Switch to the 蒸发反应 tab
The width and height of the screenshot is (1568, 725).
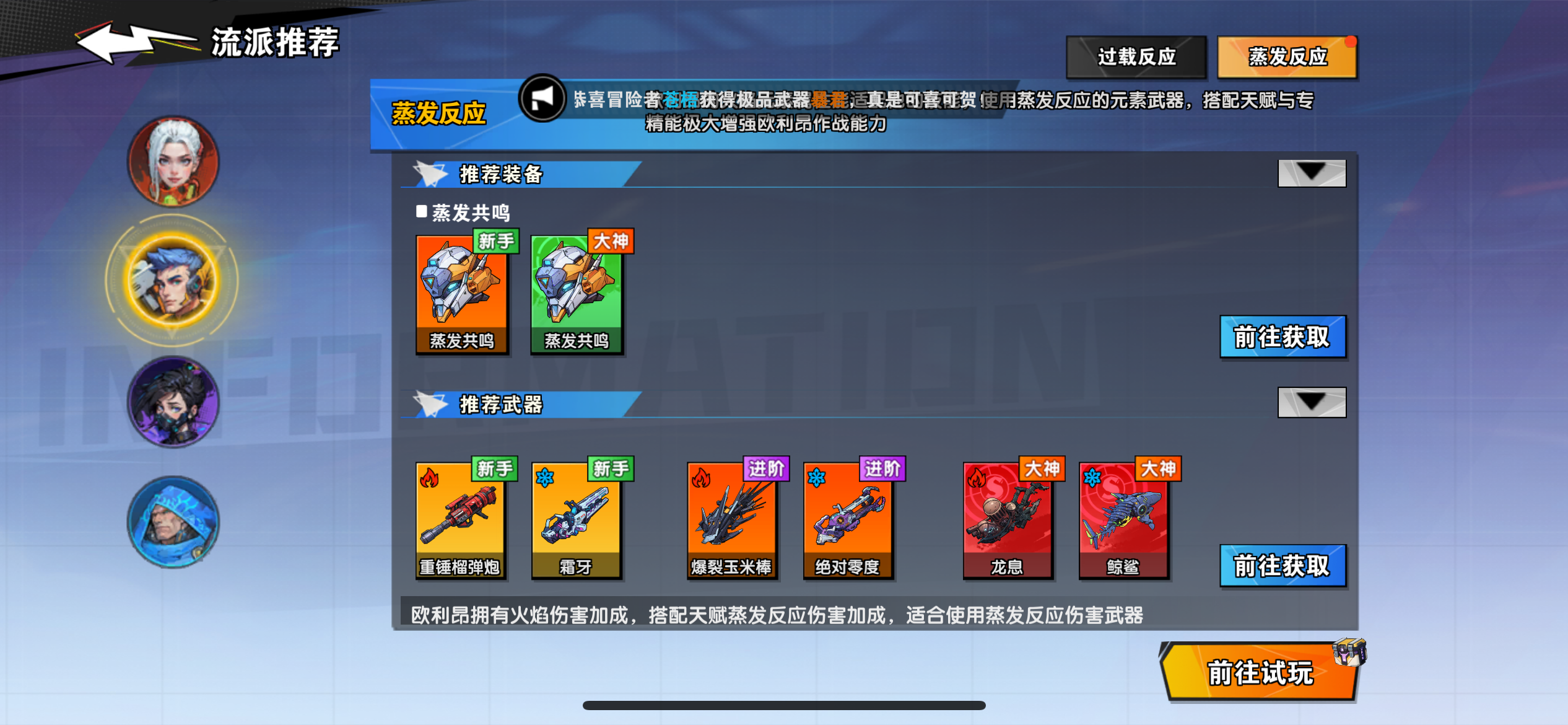(1286, 56)
